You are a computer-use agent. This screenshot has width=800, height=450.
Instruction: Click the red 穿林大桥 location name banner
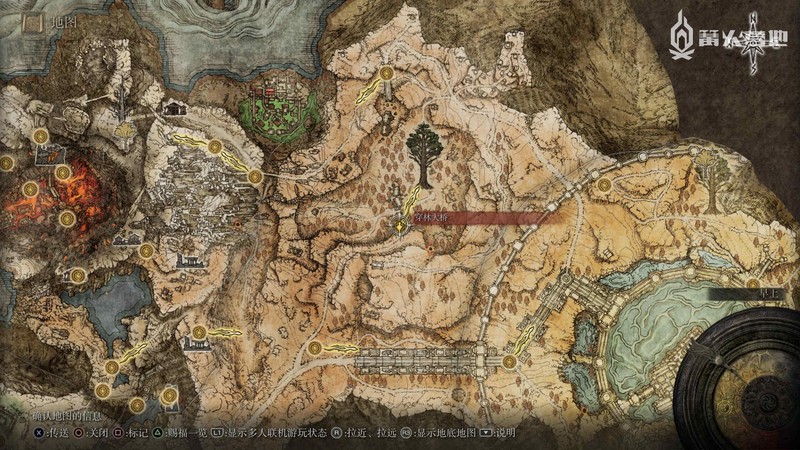tap(470, 218)
